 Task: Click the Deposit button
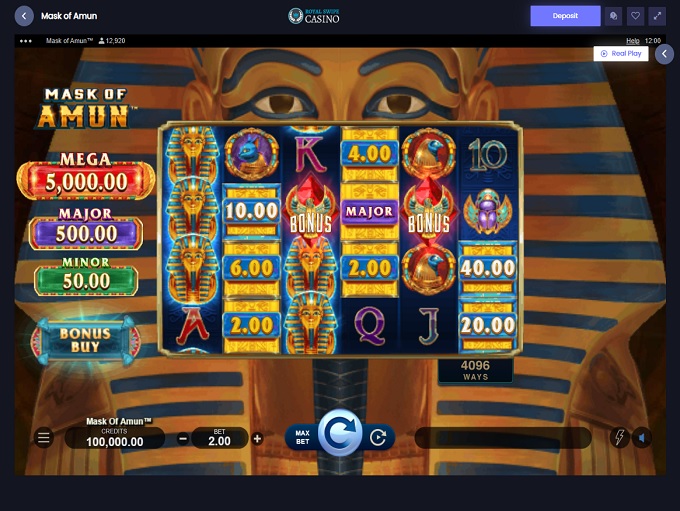point(565,16)
